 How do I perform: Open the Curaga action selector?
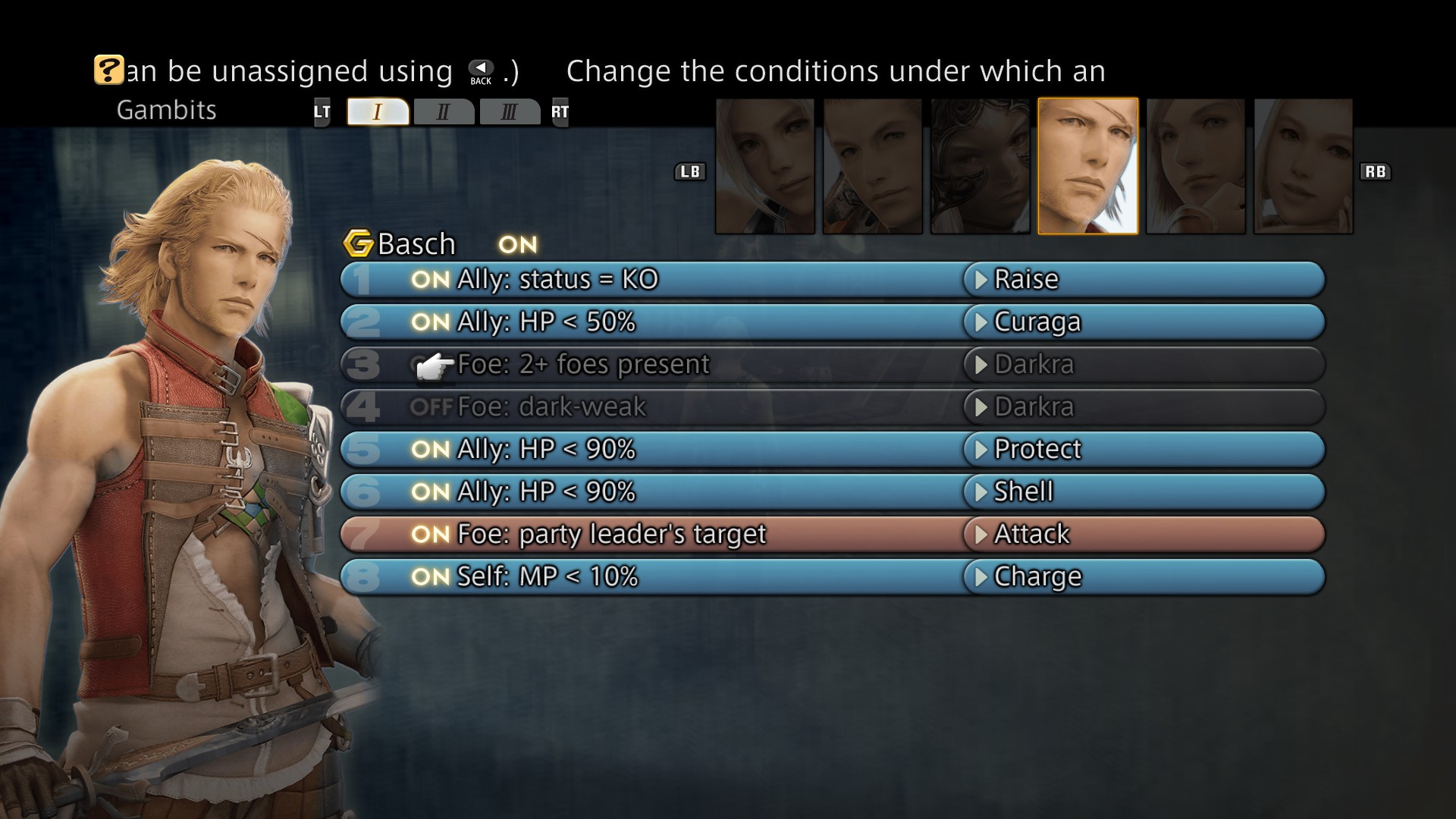point(1037,322)
